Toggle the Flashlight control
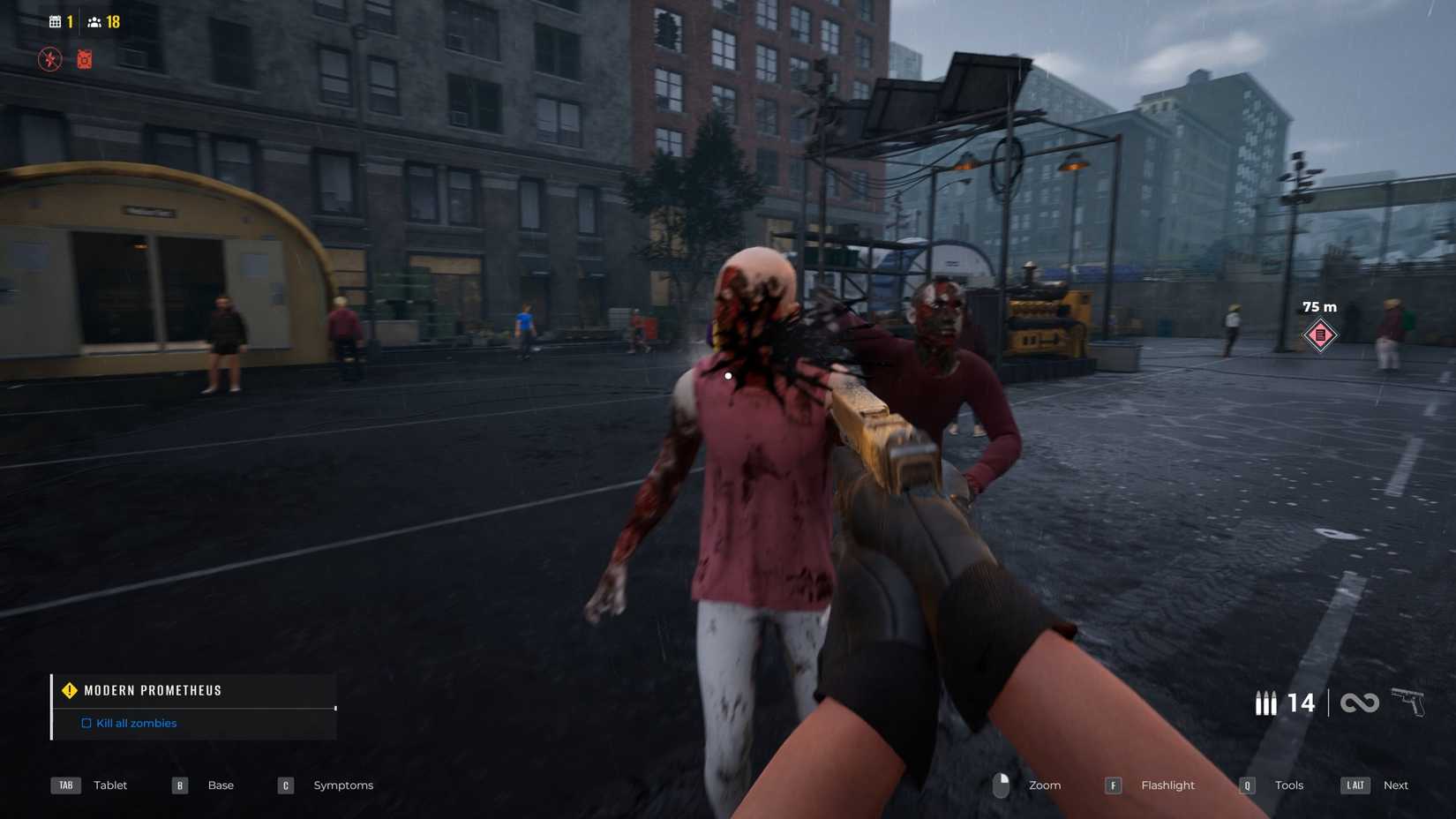Image resolution: width=1456 pixels, height=819 pixels. pos(1167,785)
